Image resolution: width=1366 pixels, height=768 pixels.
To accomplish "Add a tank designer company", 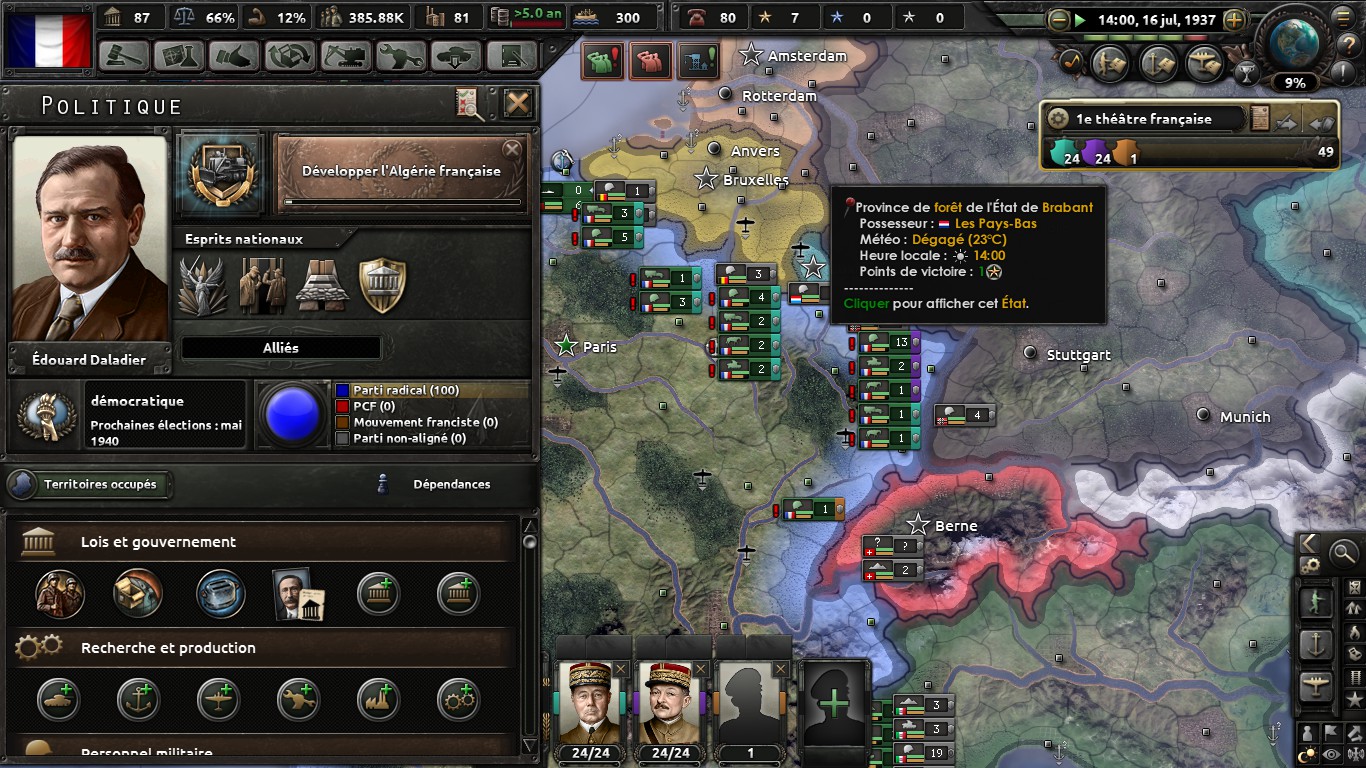I will [x=60, y=700].
